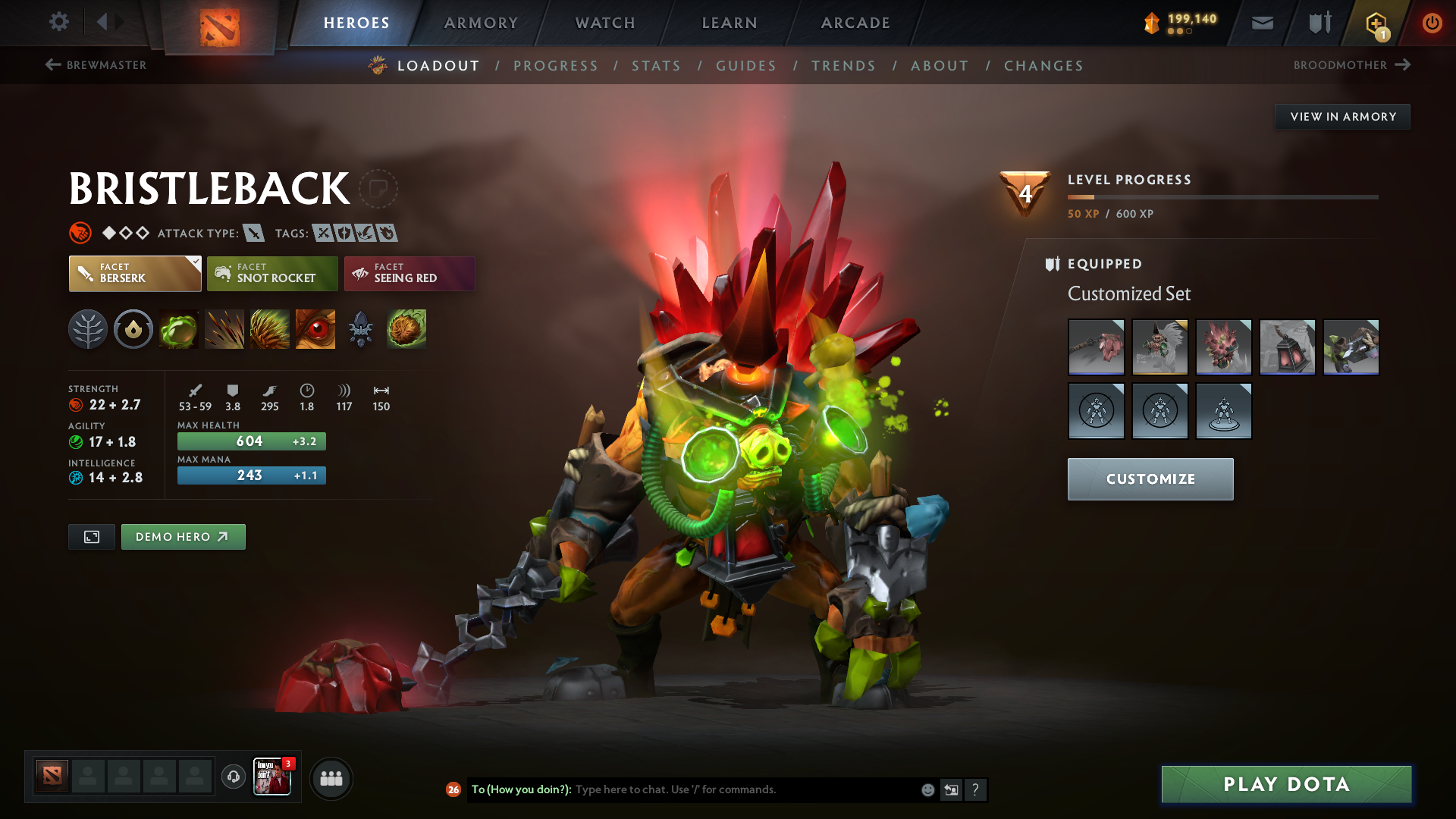This screenshot has height=819, width=1456.
Task: Open settings gear icon
Action: coord(59,22)
